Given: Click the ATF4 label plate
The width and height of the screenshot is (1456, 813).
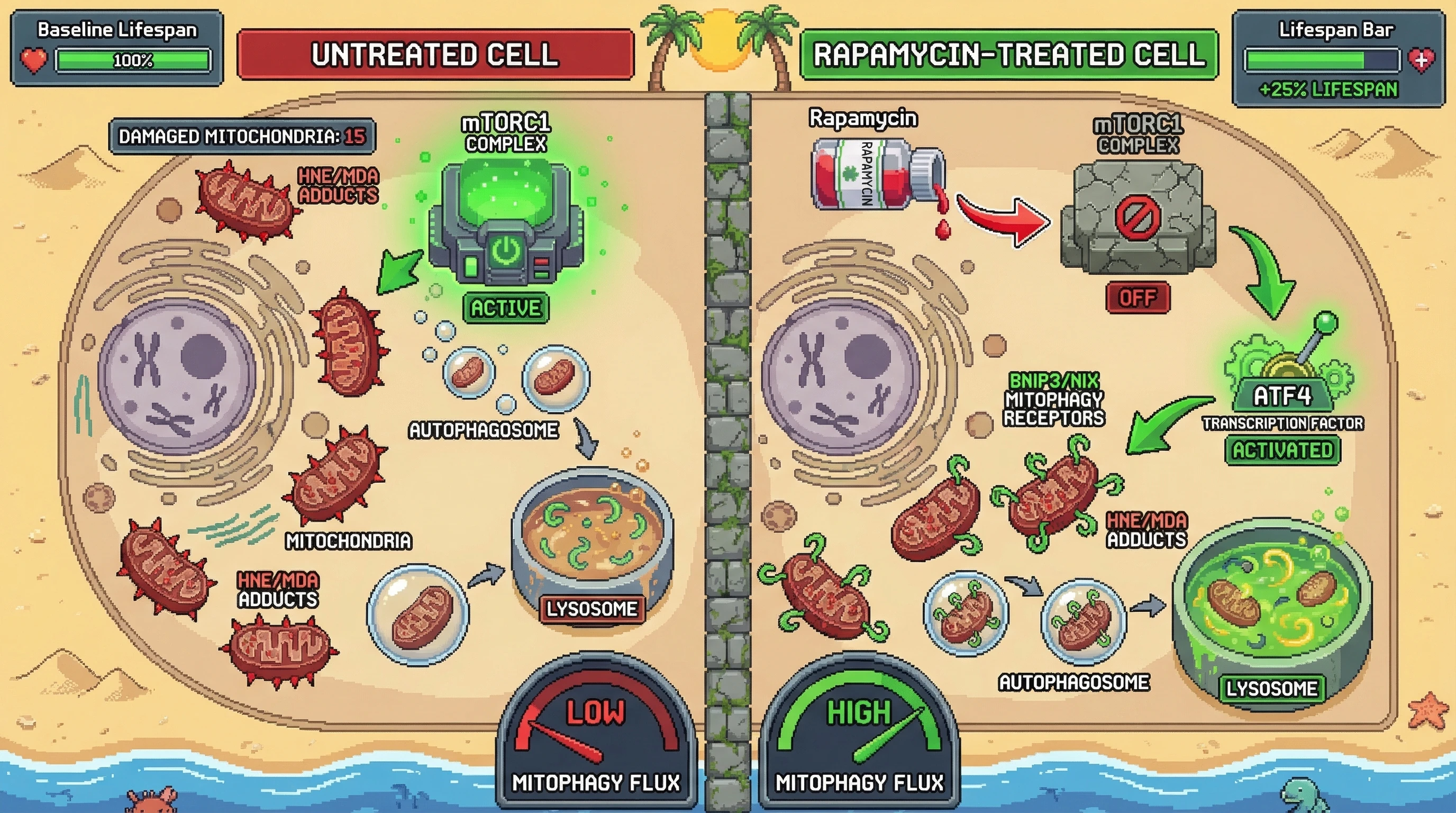Looking at the screenshot, I should [1282, 396].
